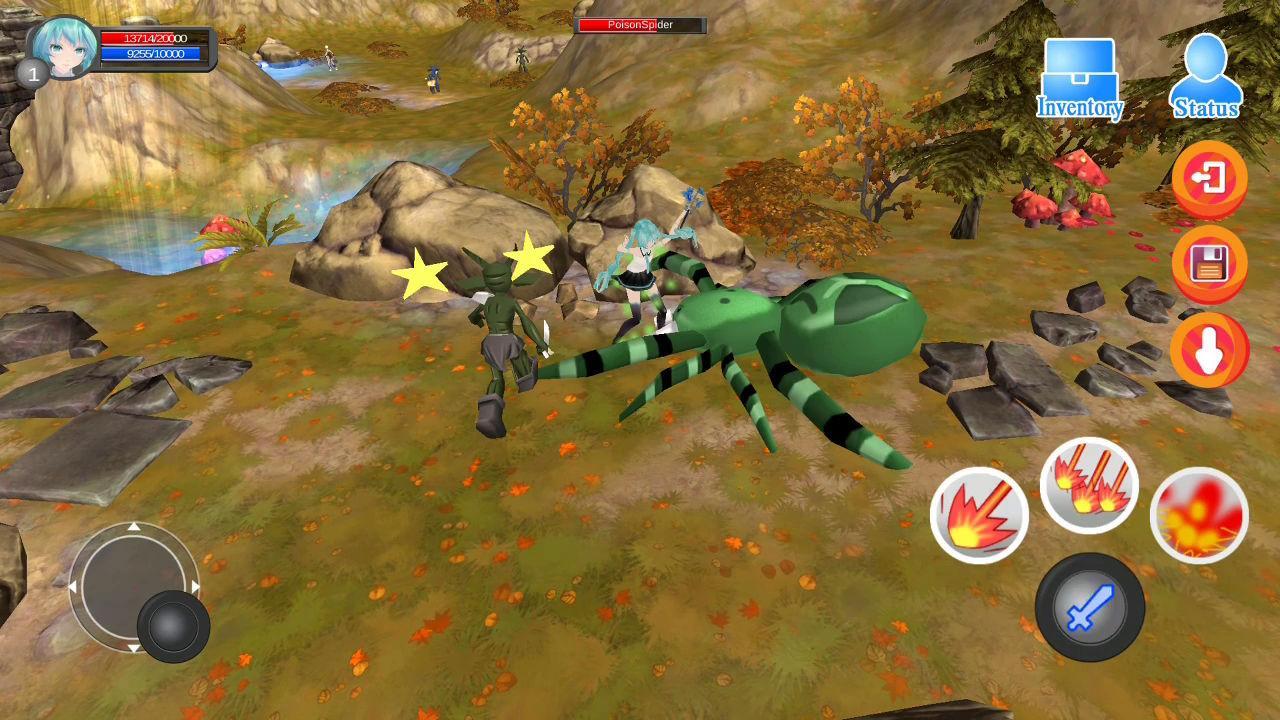Cast the triple fireball rain skill
This screenshot has height=720, width=1280.
point(1089,486)
